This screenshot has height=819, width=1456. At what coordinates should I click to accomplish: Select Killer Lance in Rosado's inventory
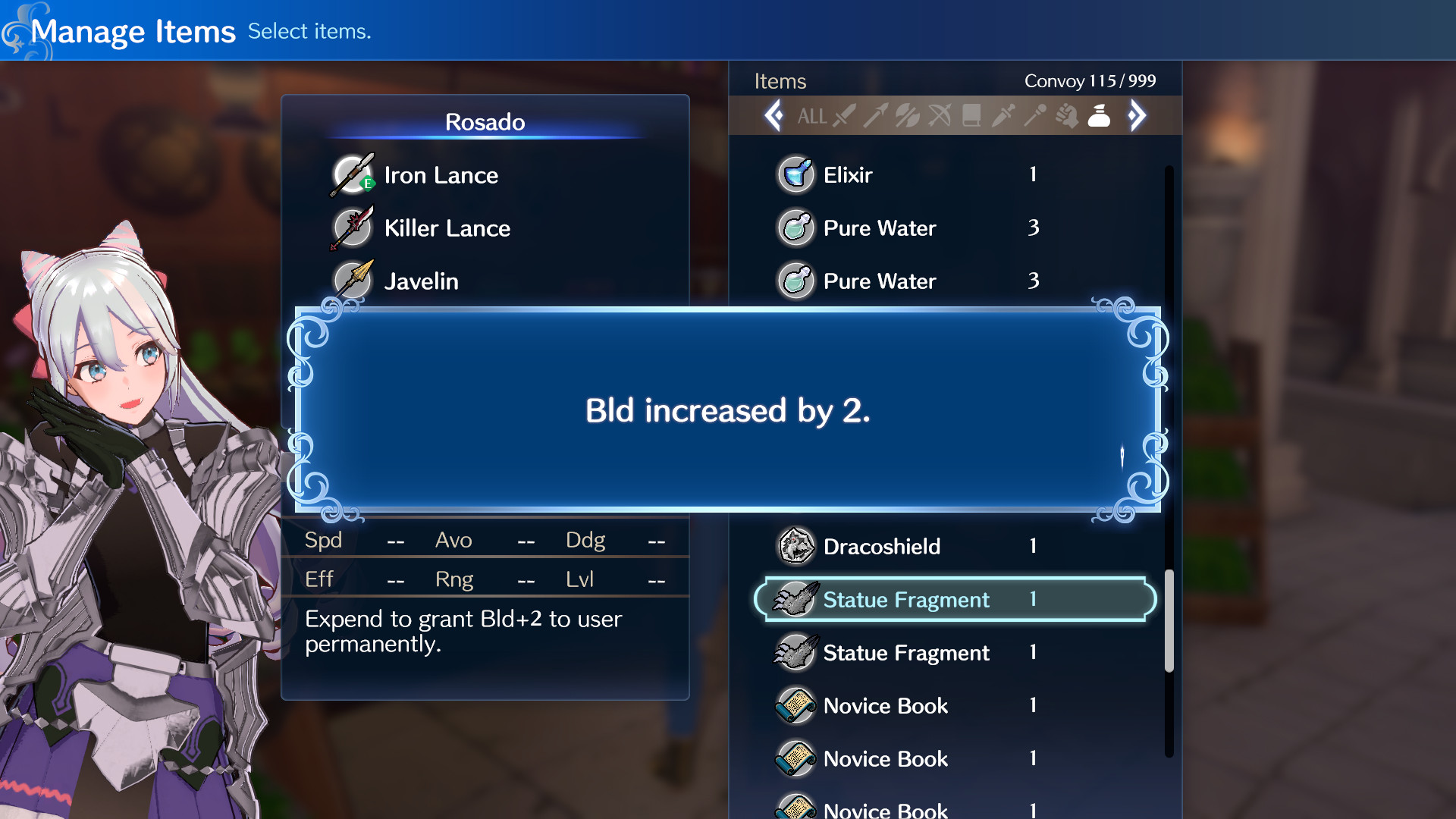pos(447,227)
